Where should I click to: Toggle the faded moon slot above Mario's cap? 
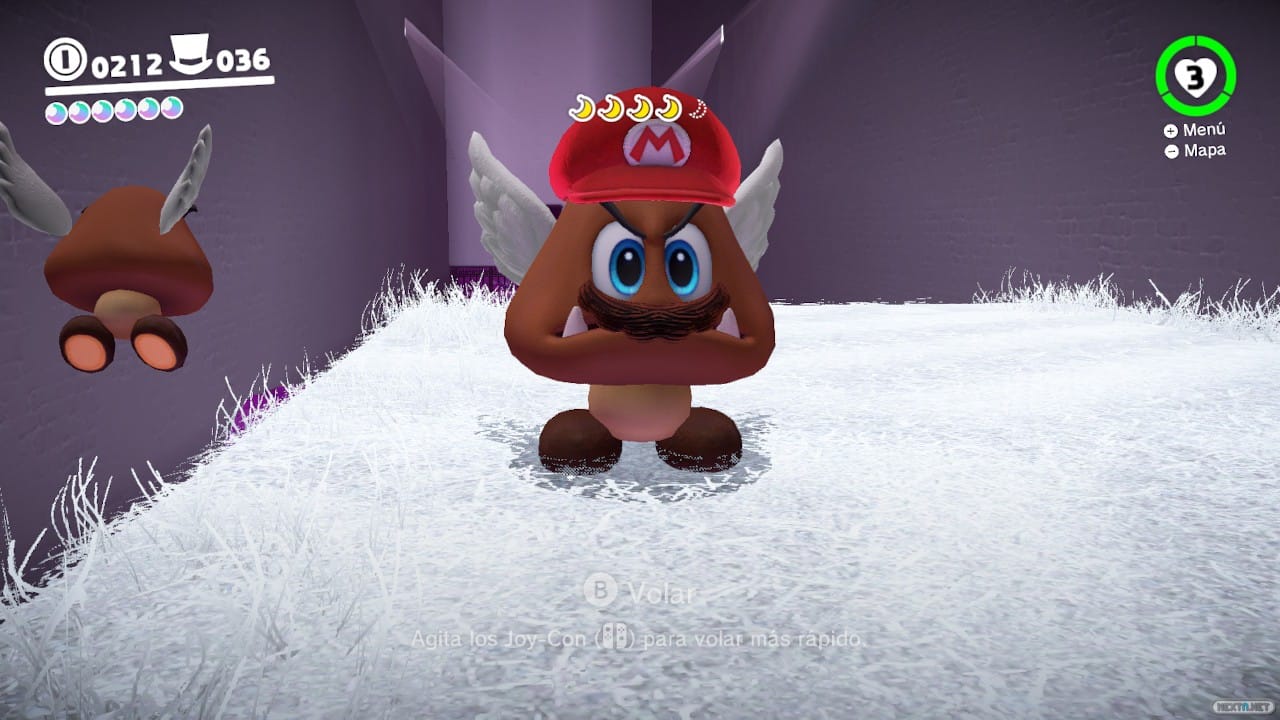pos(697,108)
